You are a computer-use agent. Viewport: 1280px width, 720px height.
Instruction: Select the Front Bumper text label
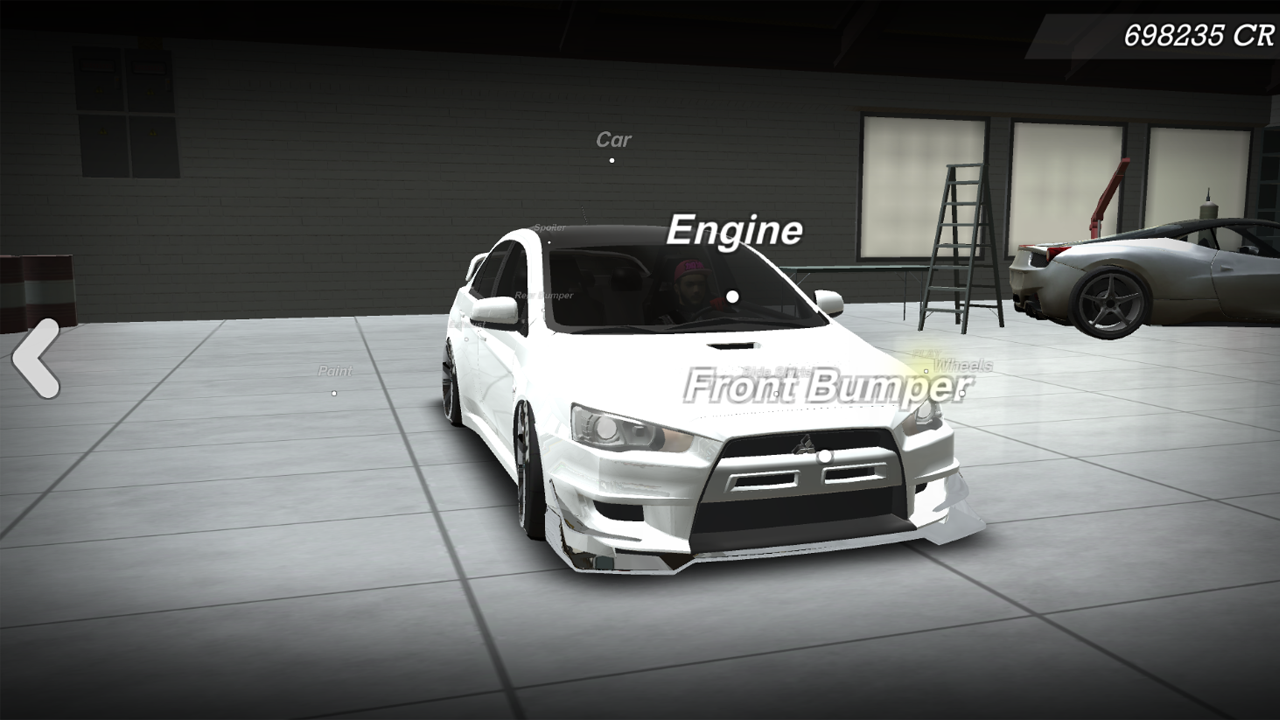826,385
